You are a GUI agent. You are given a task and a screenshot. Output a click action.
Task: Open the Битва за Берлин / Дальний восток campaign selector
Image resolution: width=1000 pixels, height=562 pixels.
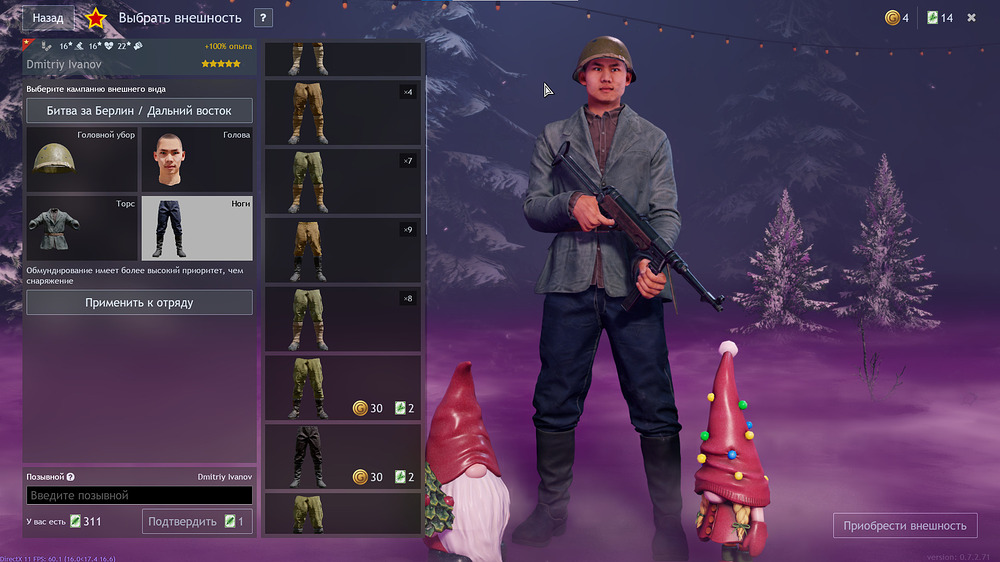(x=139, y=111)
